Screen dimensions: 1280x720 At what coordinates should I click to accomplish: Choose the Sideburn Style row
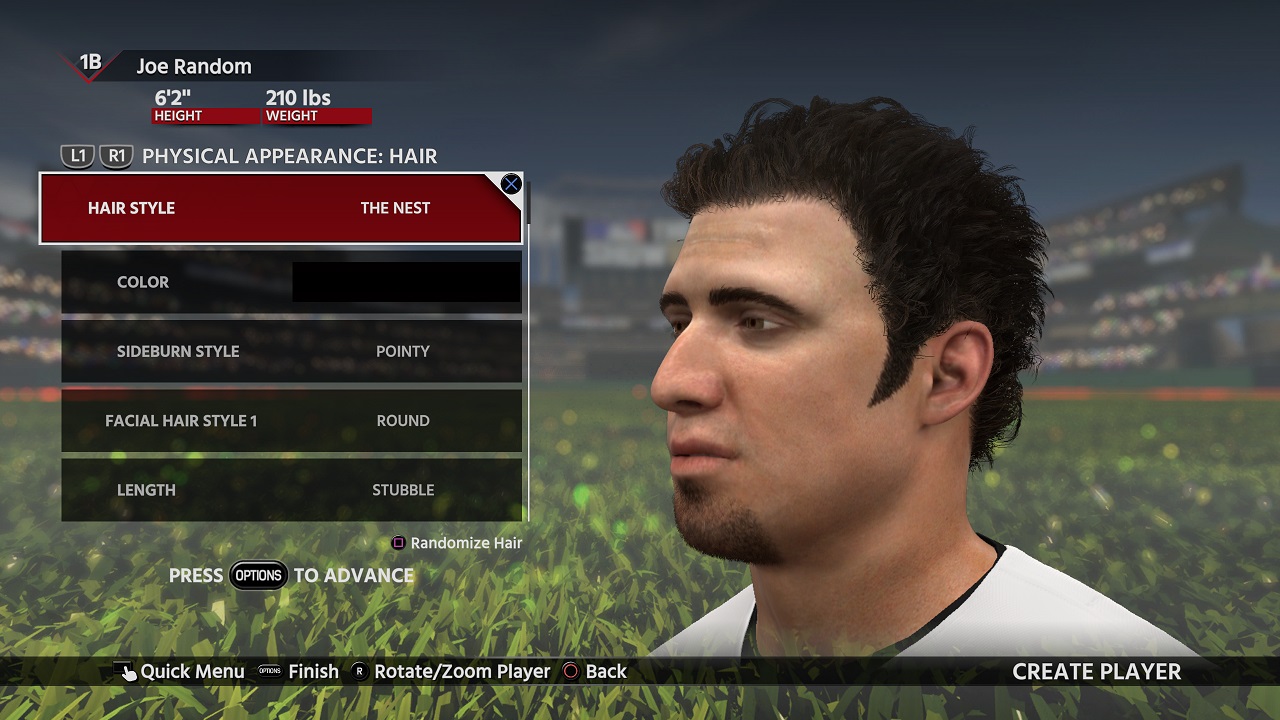pos(291,351)
